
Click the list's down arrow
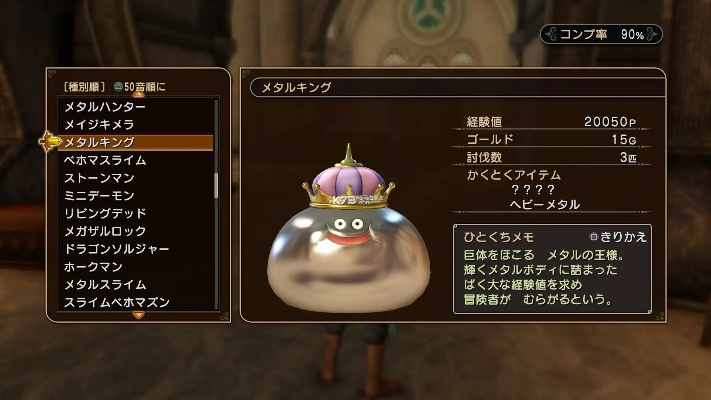[138, 315]
